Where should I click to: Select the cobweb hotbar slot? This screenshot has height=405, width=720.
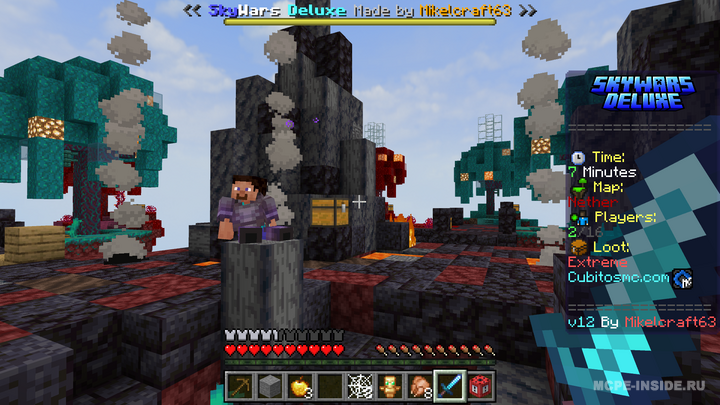coord(360,385)
